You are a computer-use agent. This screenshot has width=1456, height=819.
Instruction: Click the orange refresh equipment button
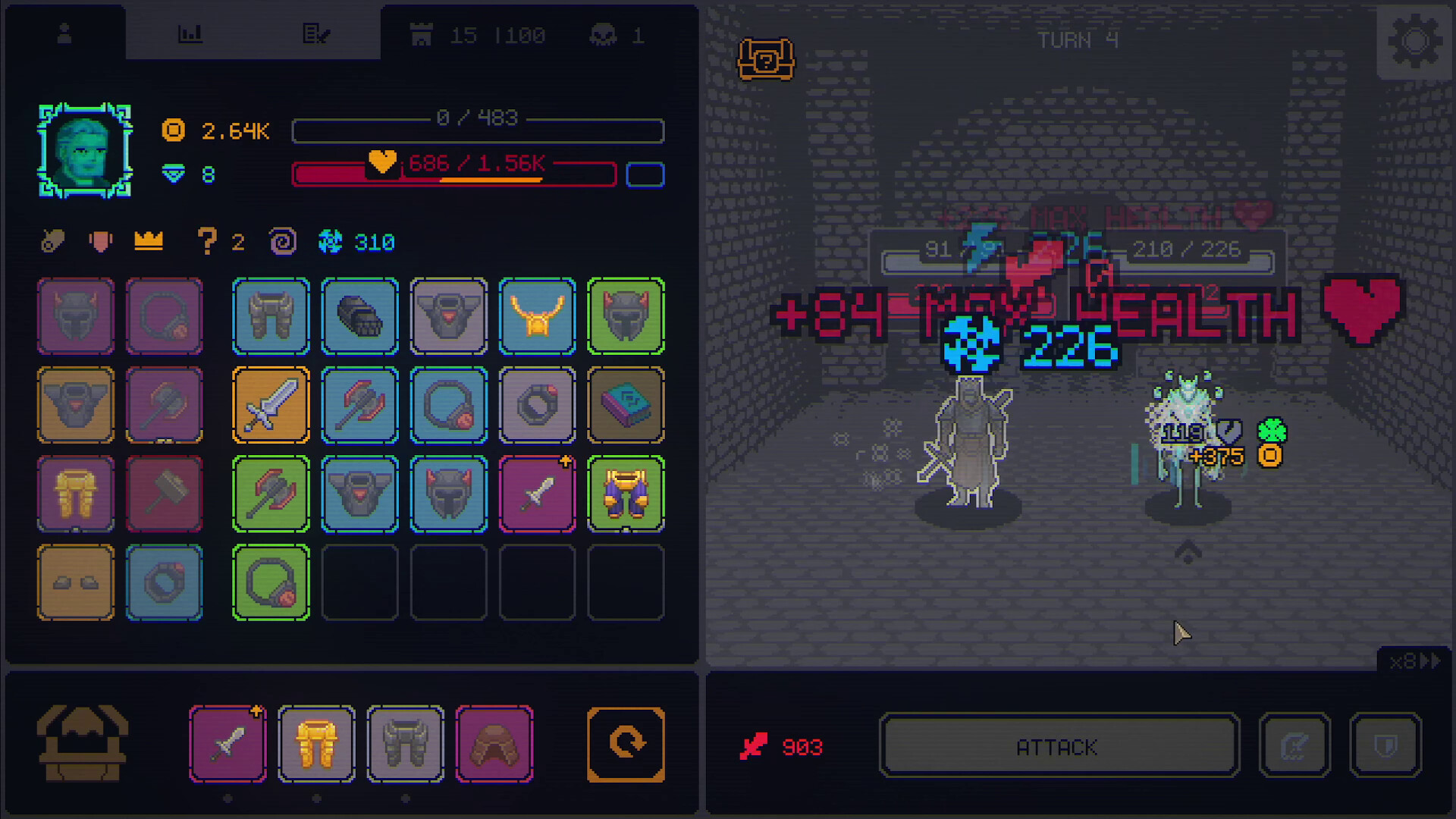[x=625, y=742]
